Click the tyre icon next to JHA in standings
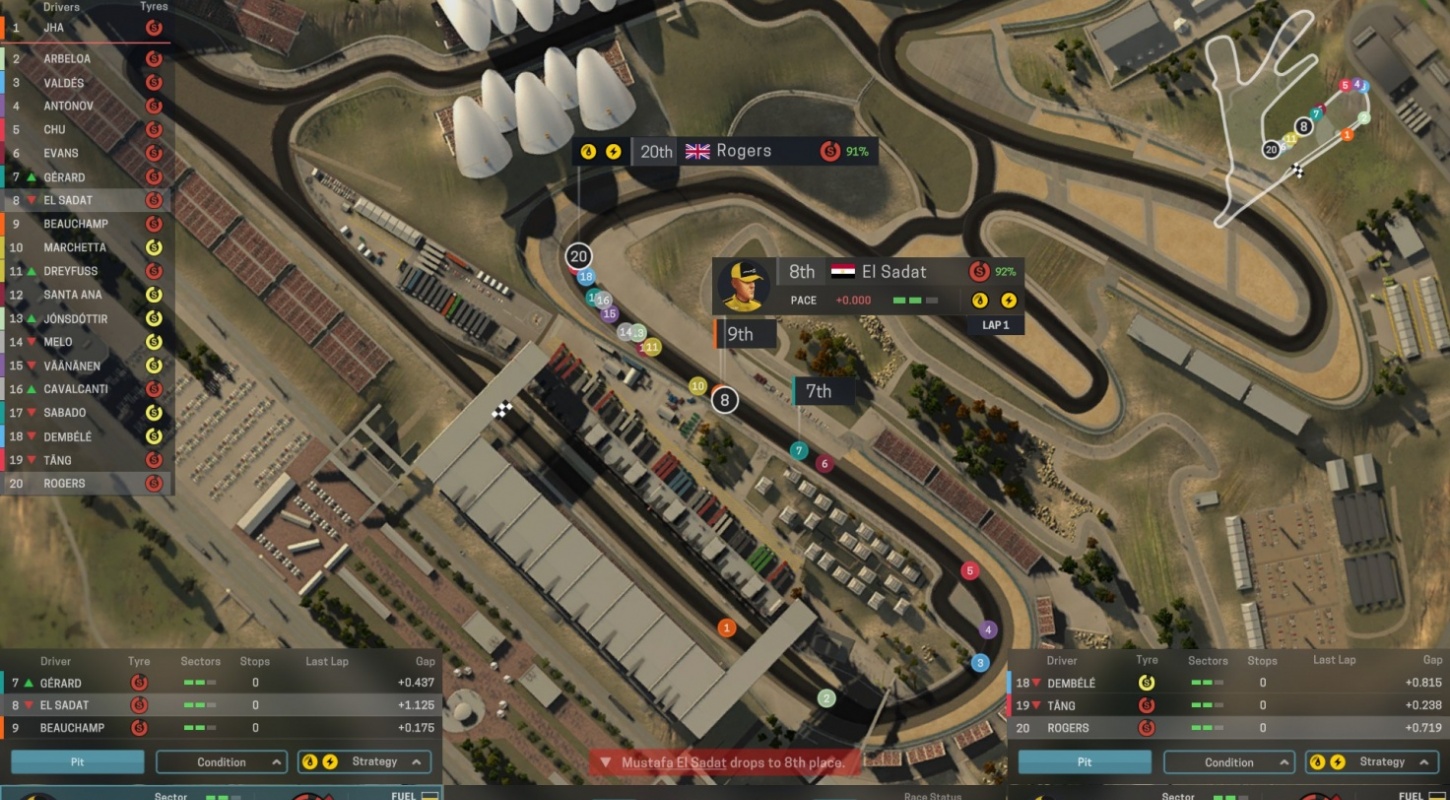1450x800 pixels. tap(156, 28)
